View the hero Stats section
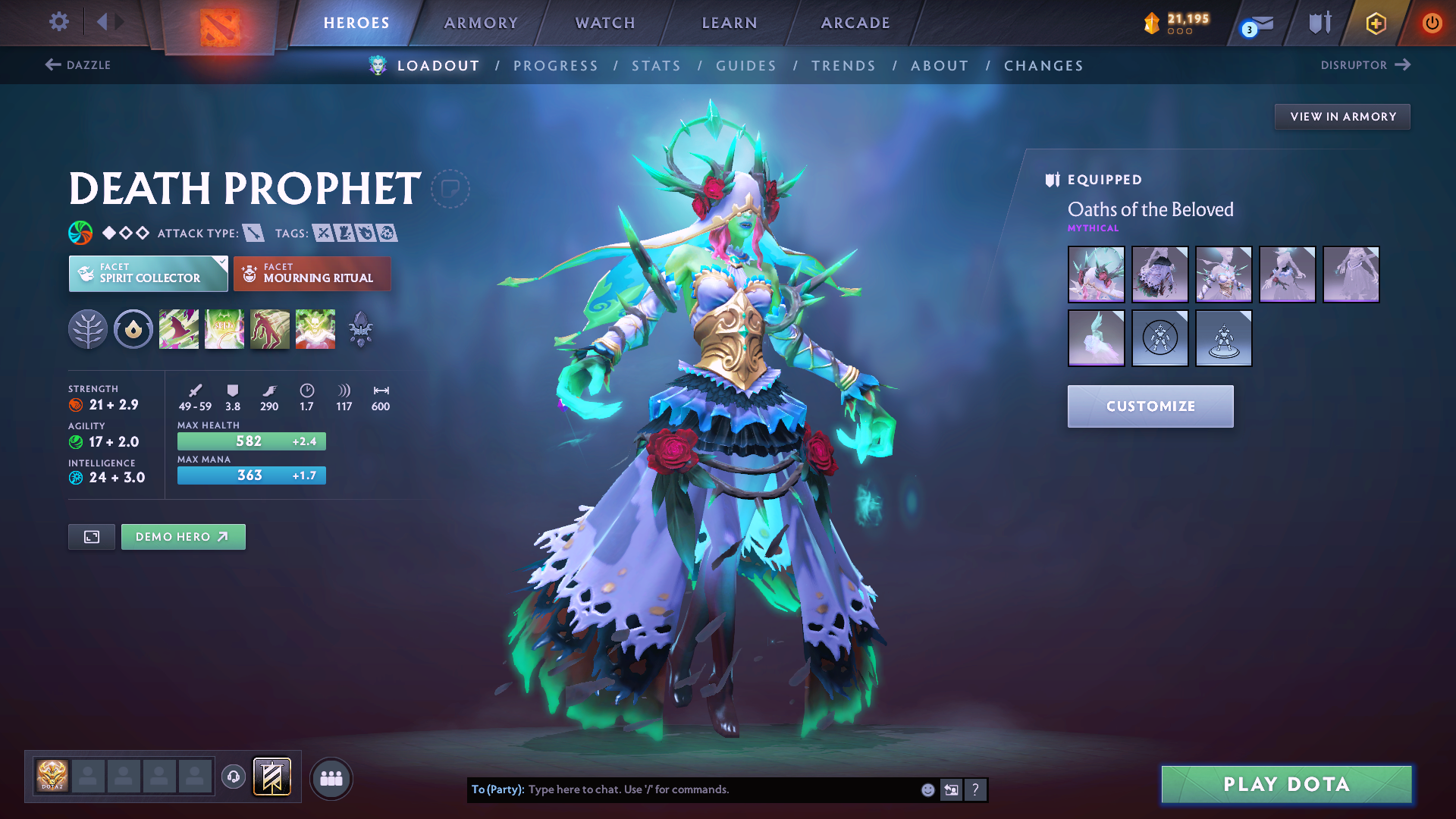The height and width of the screenshot is (819, 1456). (656, 66)
